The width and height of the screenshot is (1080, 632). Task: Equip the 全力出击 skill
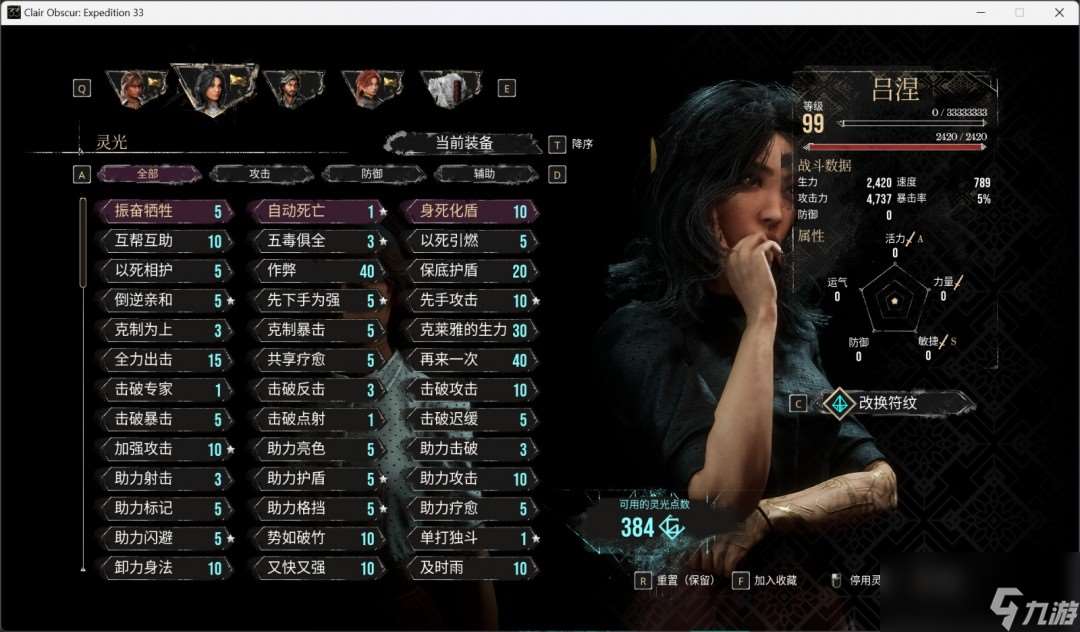(164, 360)
